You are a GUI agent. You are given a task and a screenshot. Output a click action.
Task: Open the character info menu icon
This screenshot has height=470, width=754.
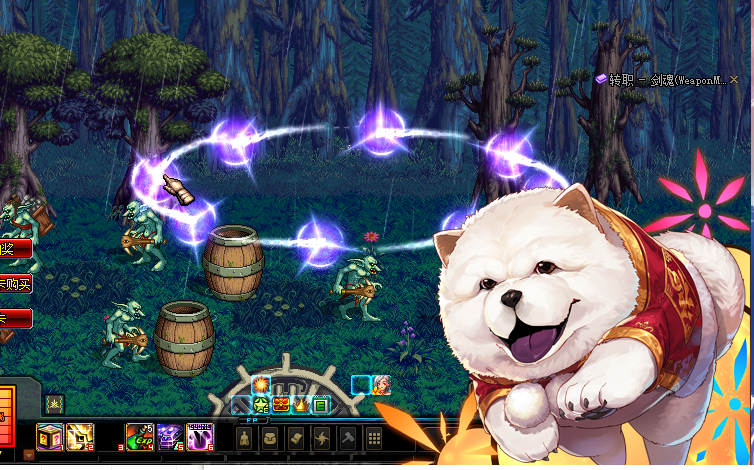tap(245, 438)
